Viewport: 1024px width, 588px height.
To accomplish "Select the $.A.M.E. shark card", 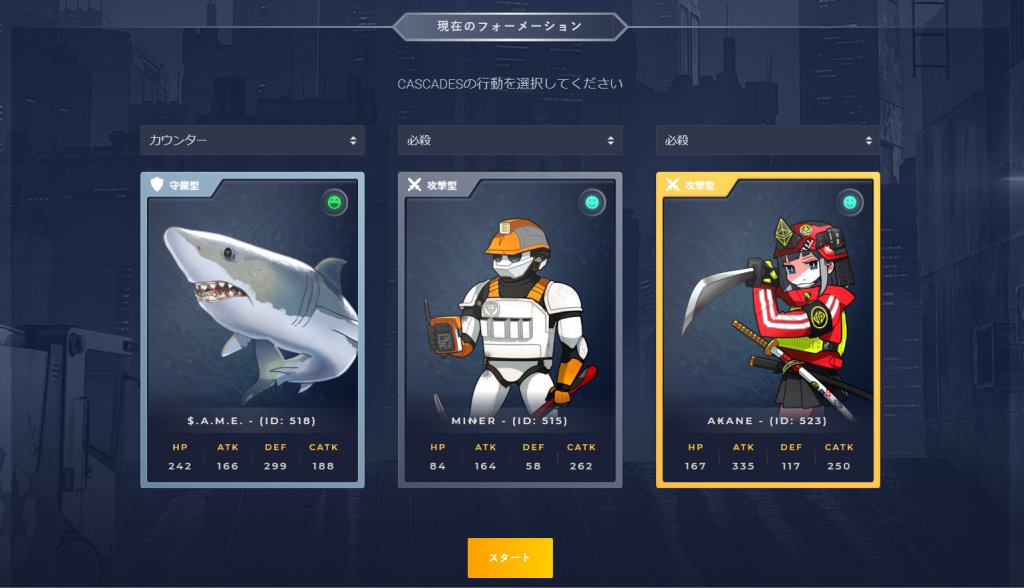I will (252, 330).
